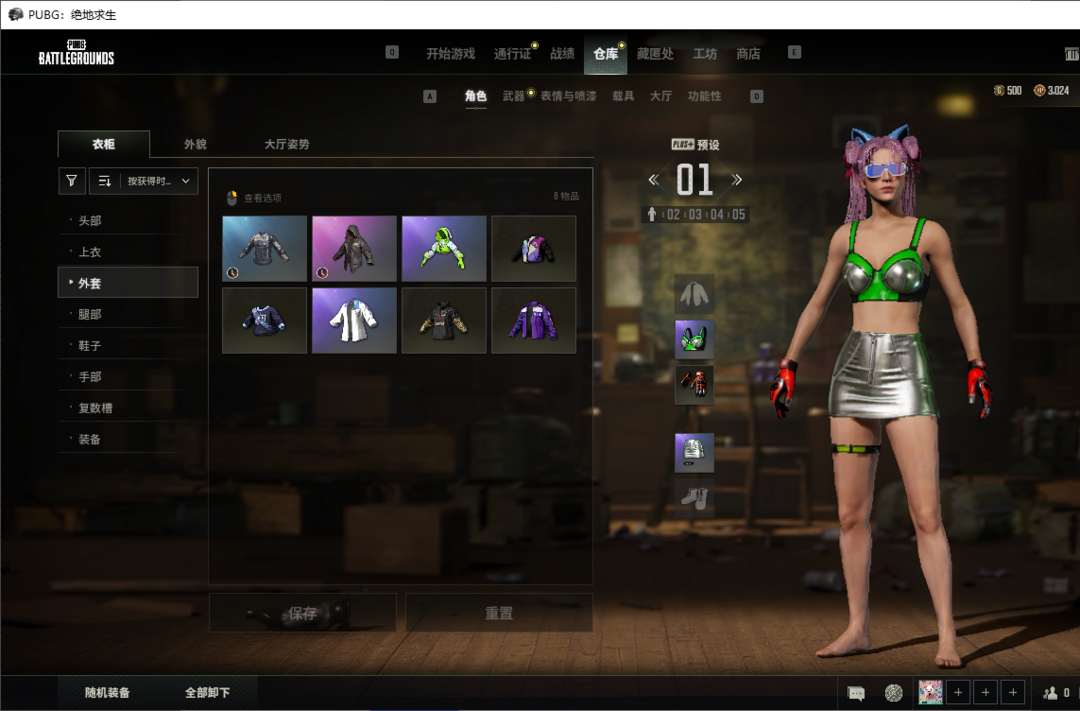
Task: Switch to the 载具 sub-tab
Action: pos(623,97)
